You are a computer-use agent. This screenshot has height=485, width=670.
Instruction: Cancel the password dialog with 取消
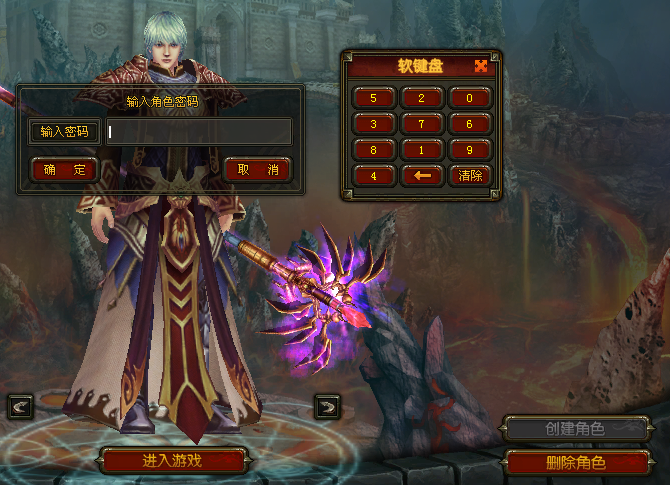[x=257, y=169]
